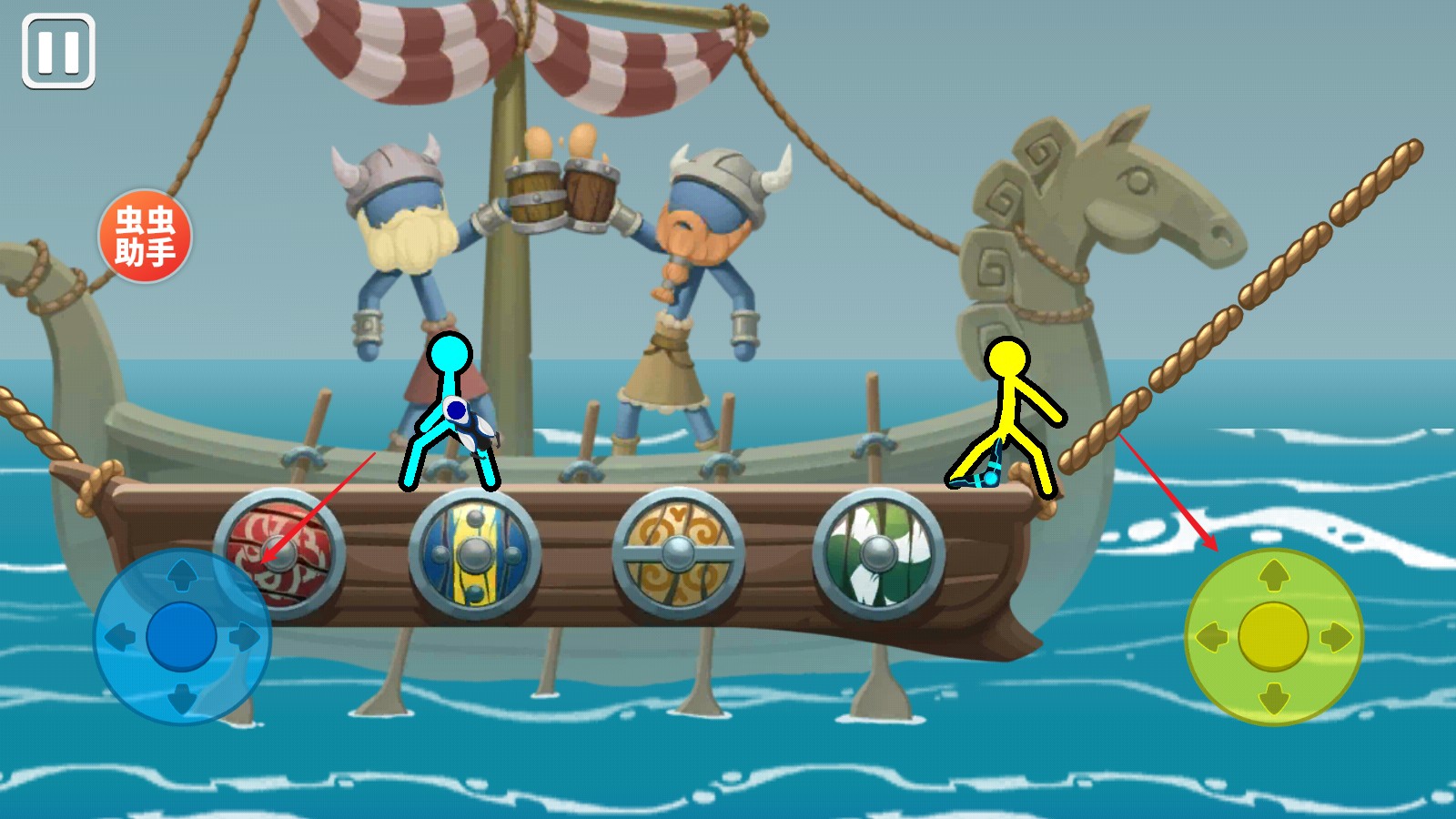Screen dimensions: 1456x819
Task: Tap the yellow joystick's down arrow
Action: [x=1273, y=698]
